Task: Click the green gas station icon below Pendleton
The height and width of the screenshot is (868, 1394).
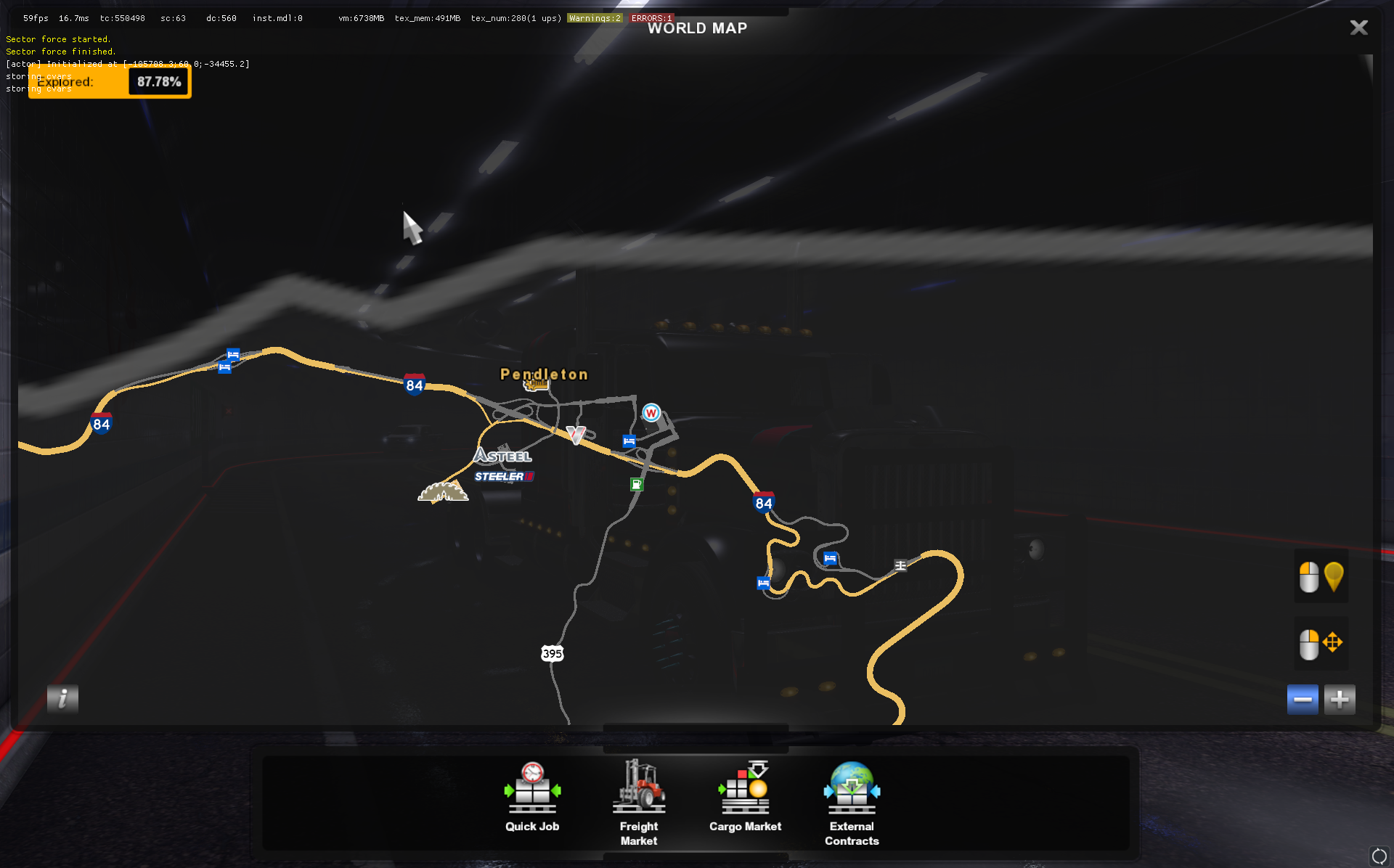Action: pyautogui.click(x=636, y=484)
